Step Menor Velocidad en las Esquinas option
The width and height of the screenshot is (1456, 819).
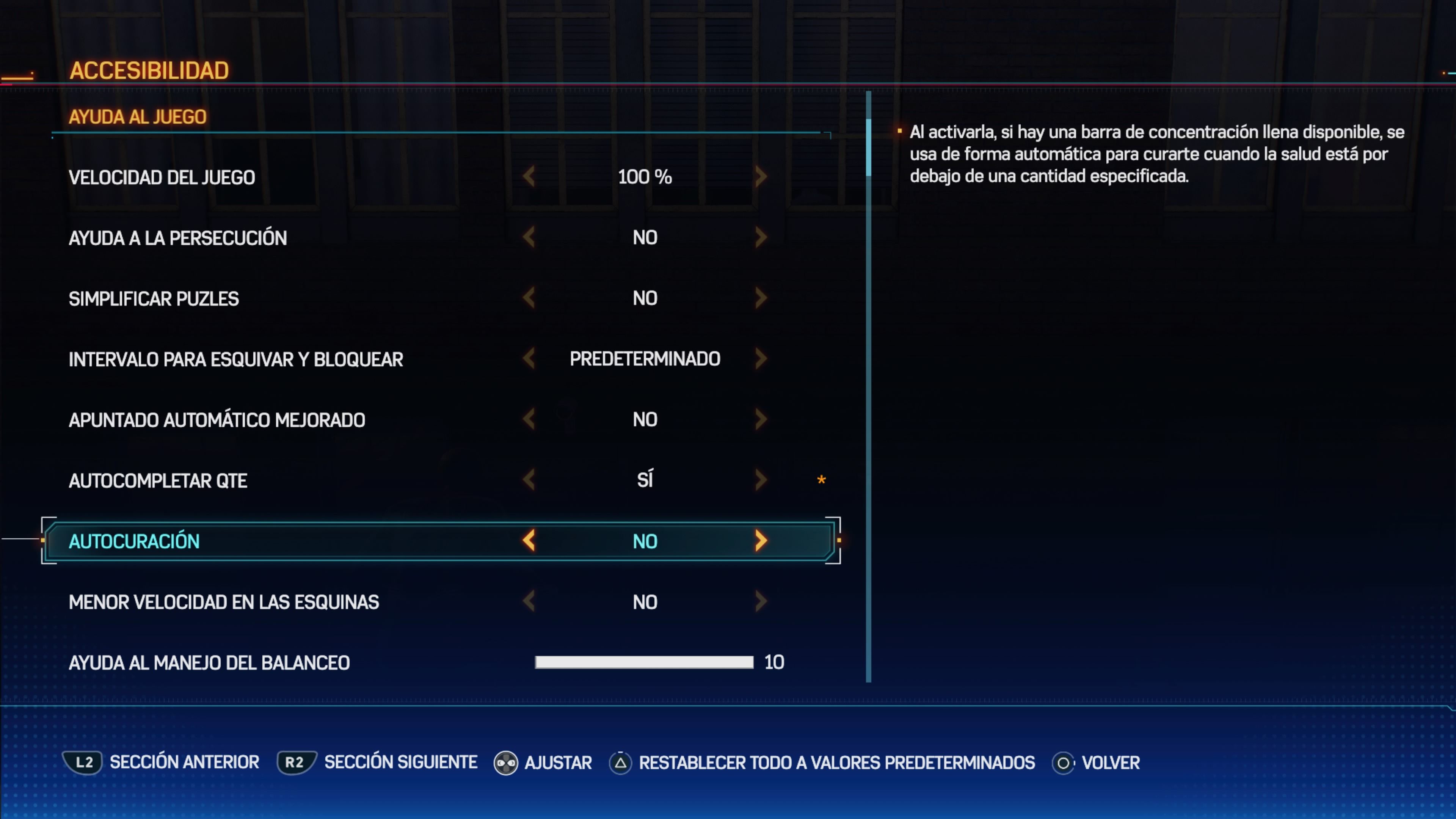click(761, 601)
